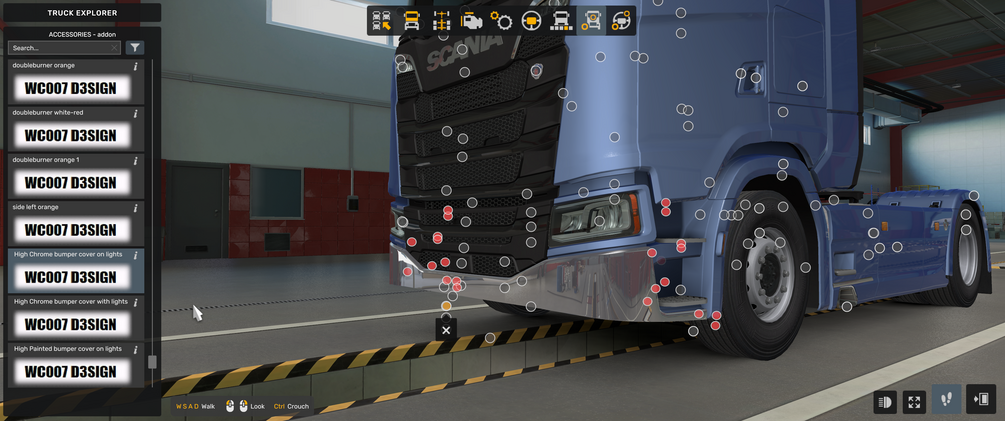The height and width of the screenshot is (421, 1005).
Task: Toggle the truck headlights button
Action: [x=885, y=402]
